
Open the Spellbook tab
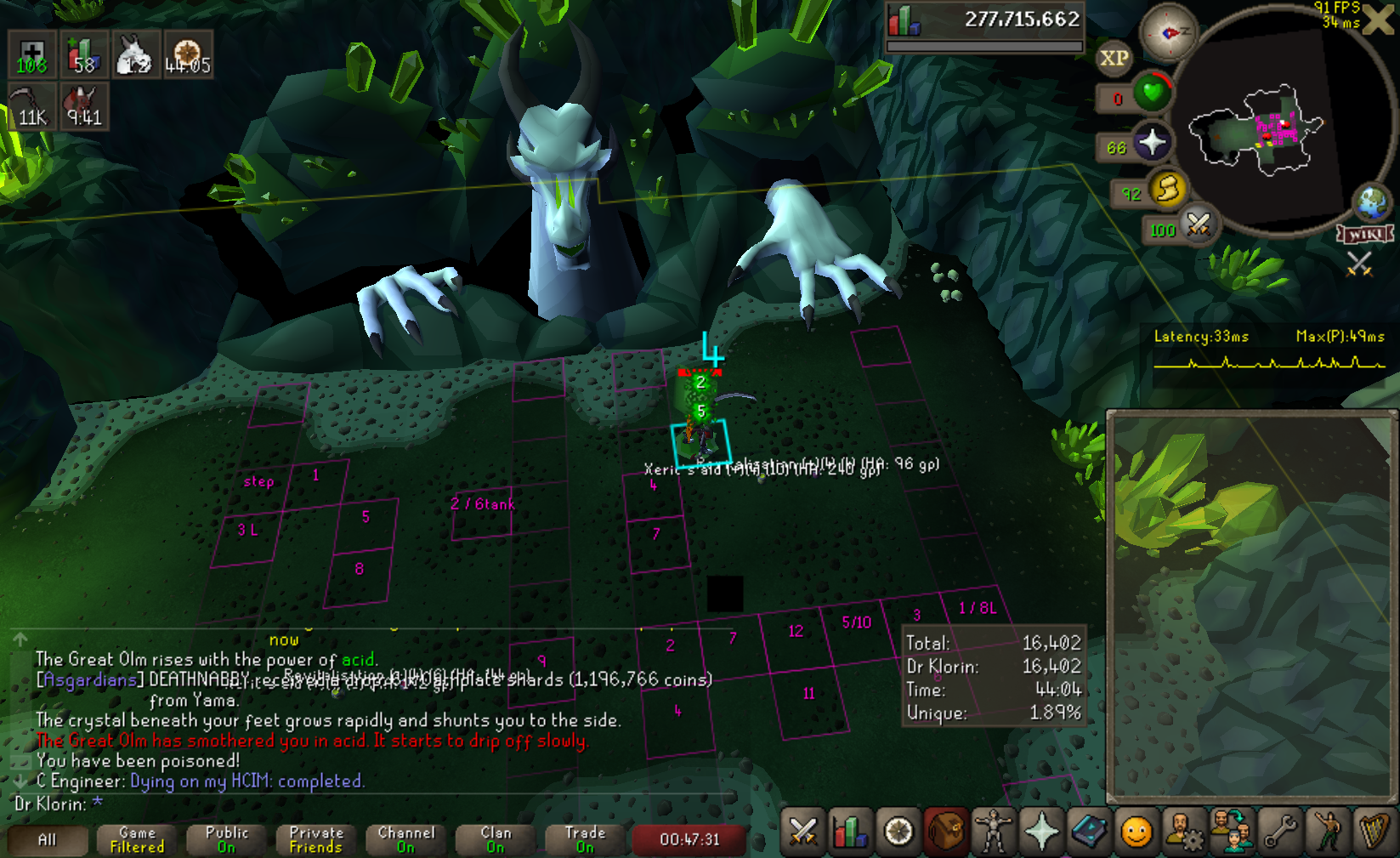pyautogui.click(x=1088, y=831)
